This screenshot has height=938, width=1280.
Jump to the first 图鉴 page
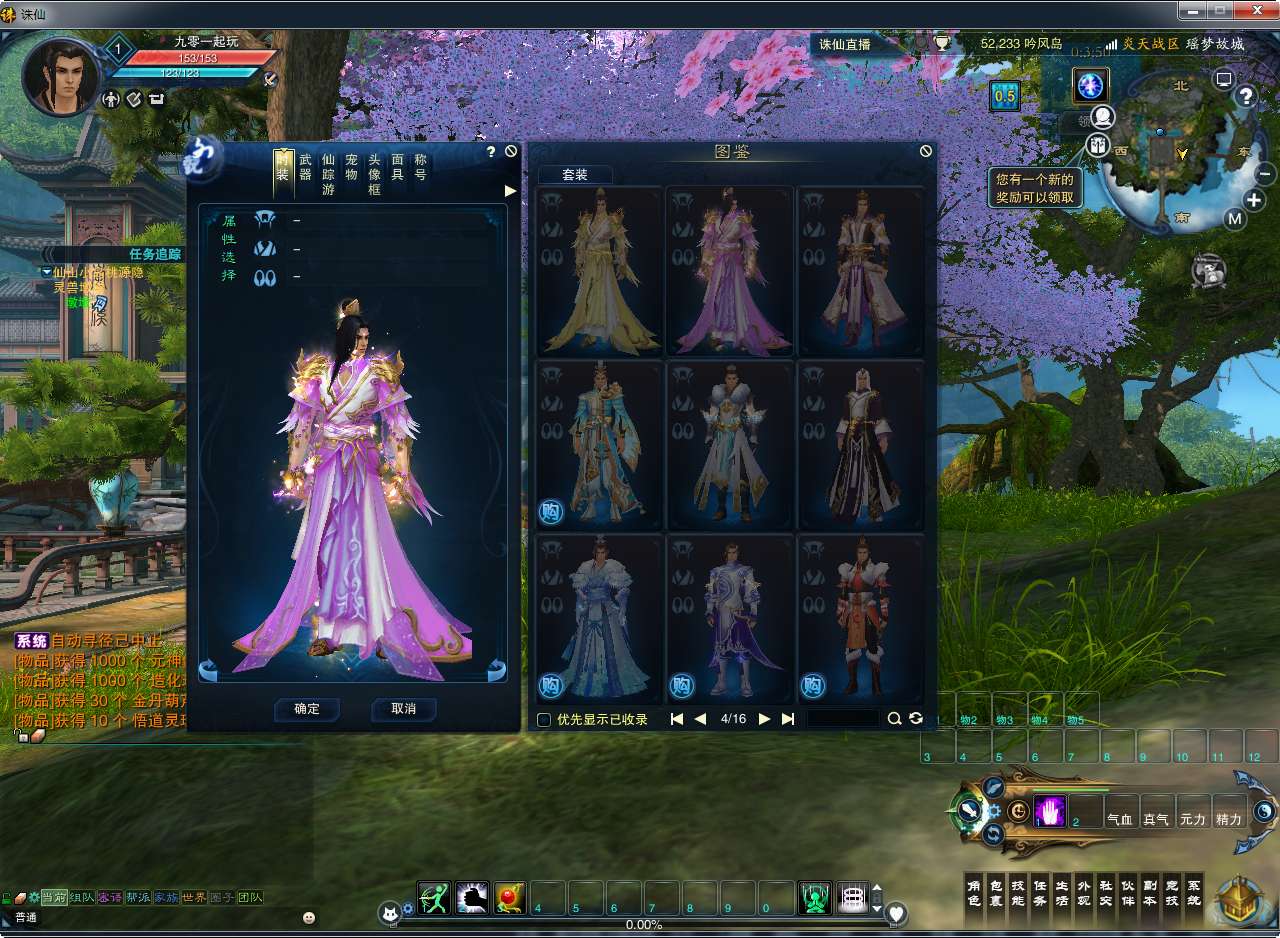(677, 719)
